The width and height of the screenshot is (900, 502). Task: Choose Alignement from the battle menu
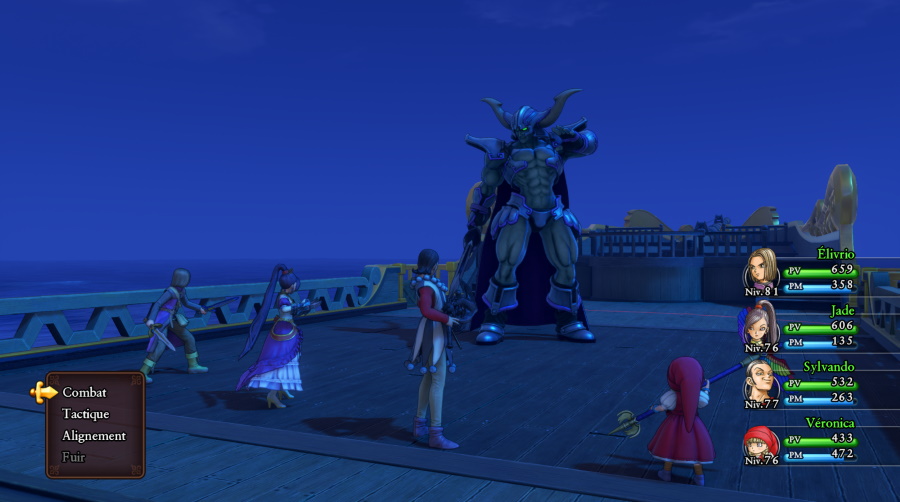point(94,436)
